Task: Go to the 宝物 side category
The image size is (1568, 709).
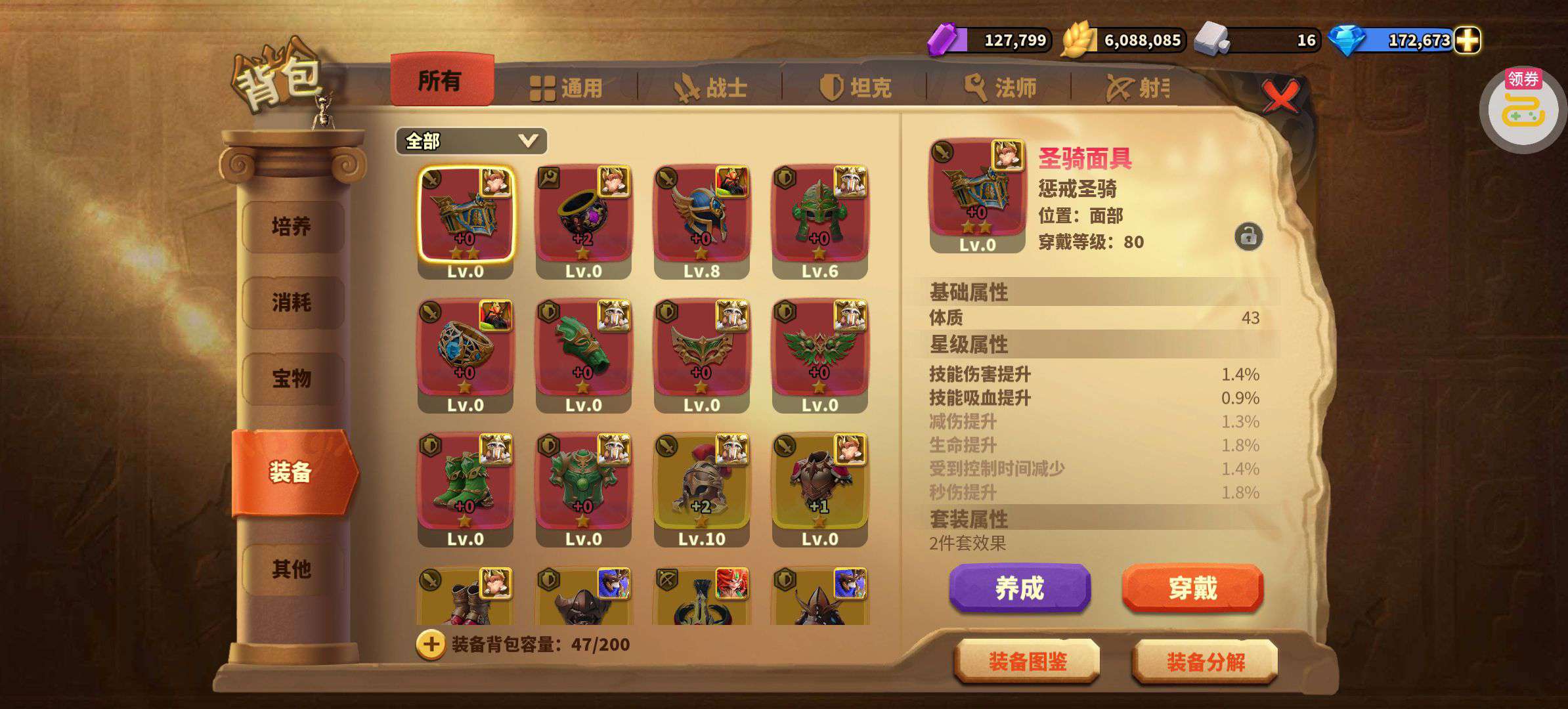Action: [292, 379]
